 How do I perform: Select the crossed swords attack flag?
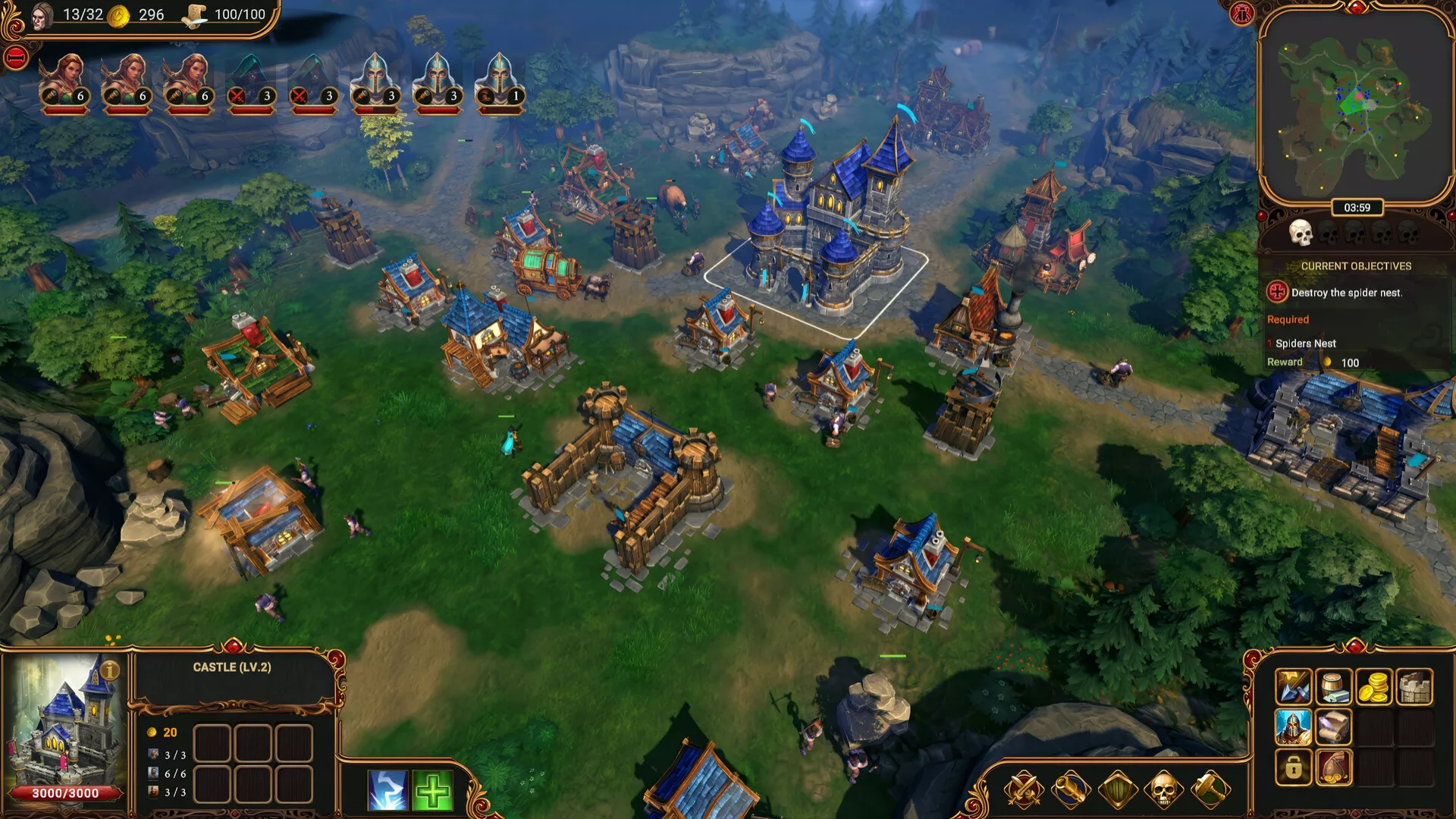point(1023,790)
